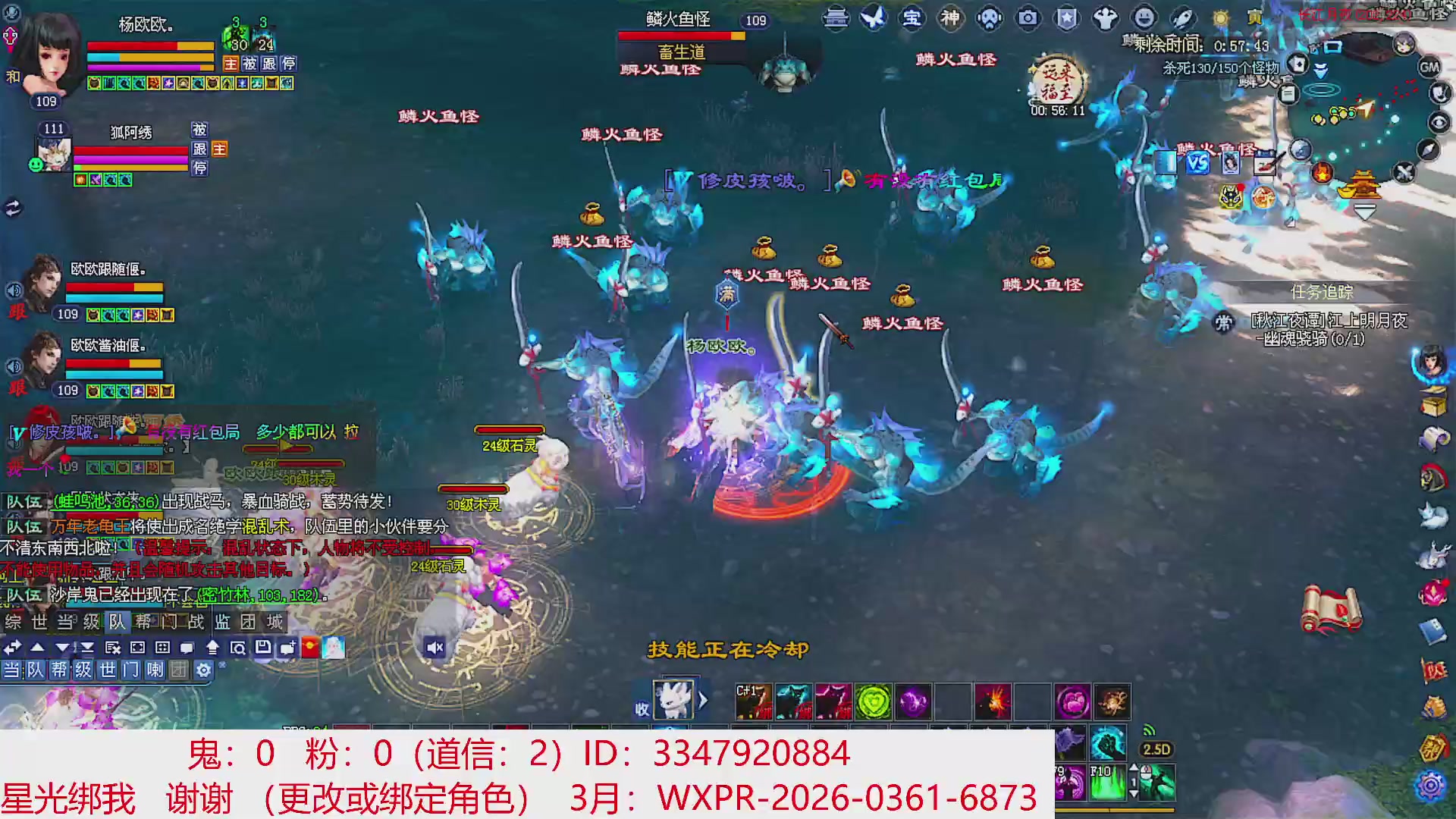Open the red envelope button in chat toolbar
The image size is (1456, 819).
pyautogui.click(x=309, y=647)
